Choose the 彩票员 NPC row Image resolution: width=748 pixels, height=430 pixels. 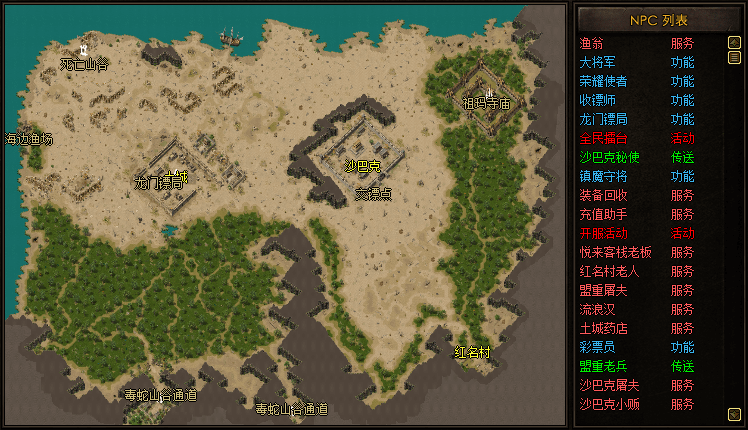[x=598, y=347]
